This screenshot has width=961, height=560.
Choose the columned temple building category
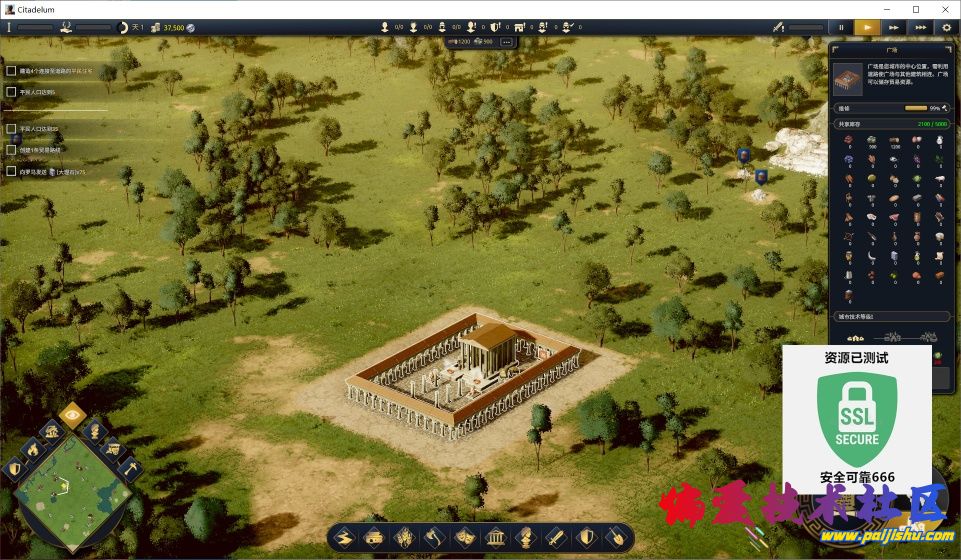495,537
